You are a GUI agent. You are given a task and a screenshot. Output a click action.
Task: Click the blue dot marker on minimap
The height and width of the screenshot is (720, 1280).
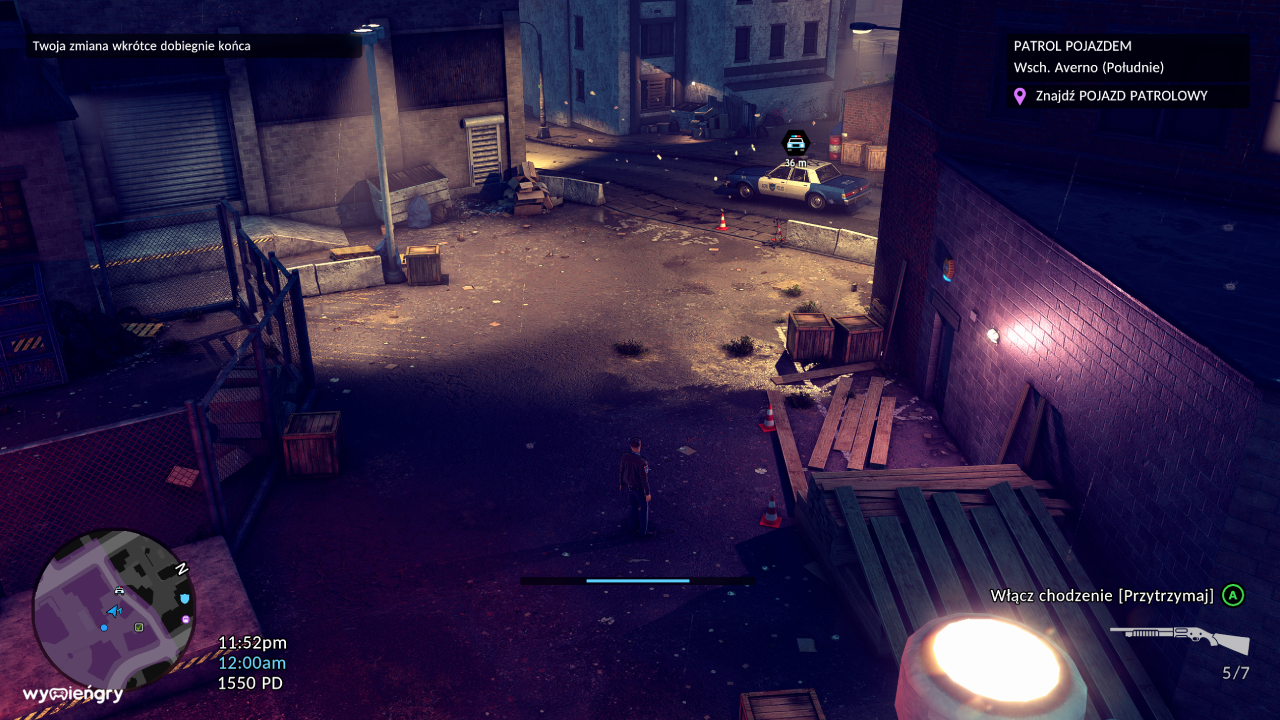click(104, 627)
